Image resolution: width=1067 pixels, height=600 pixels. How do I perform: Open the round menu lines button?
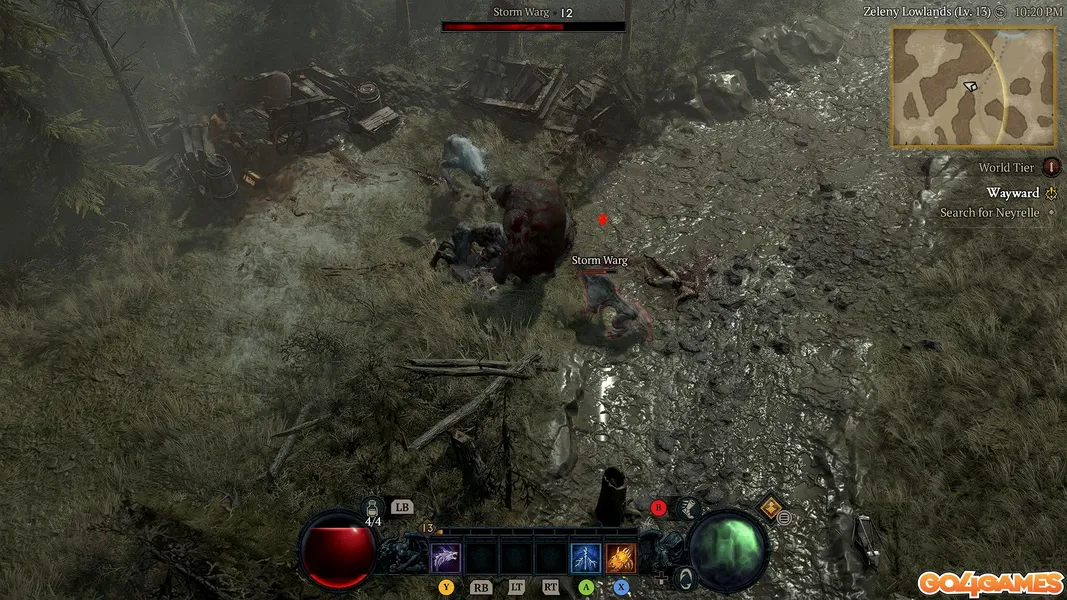click(785, 518)
